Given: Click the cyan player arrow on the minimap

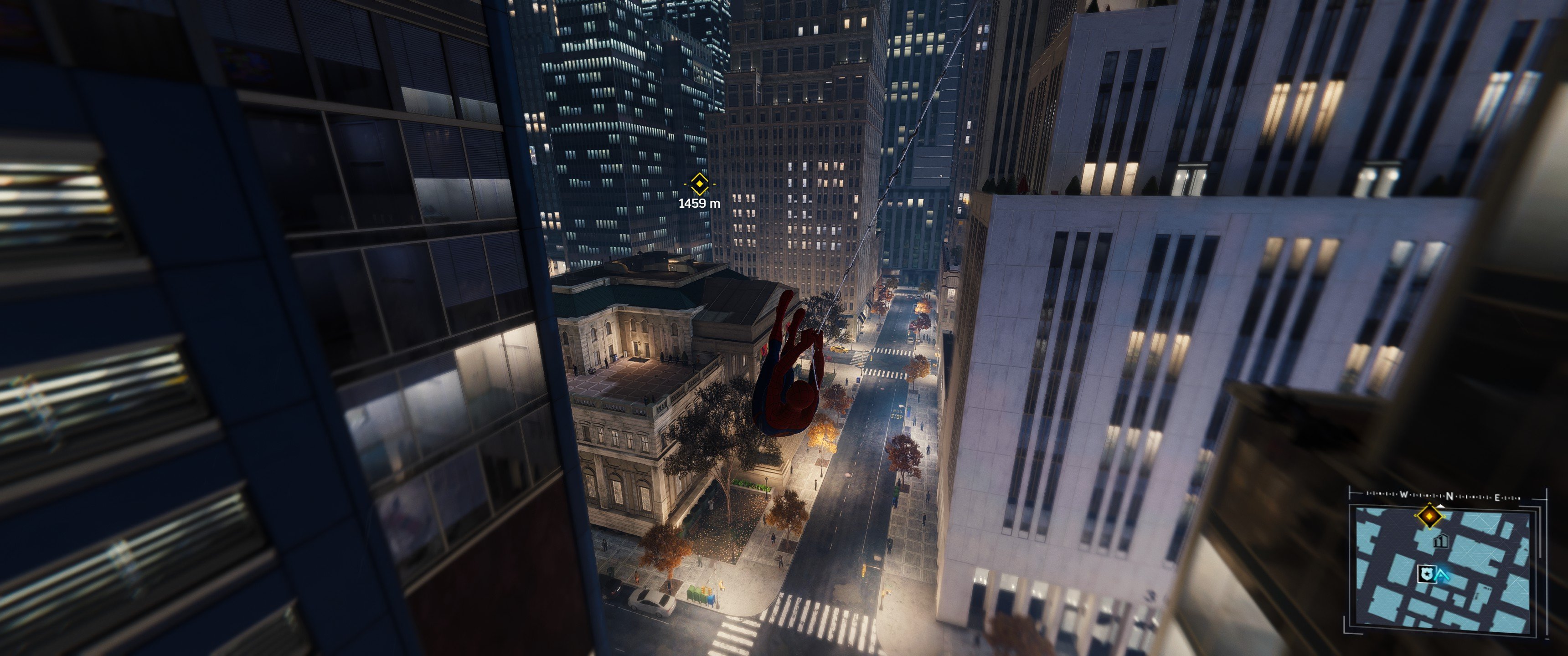Looking at the screenshot, I should click(1443, 576).
